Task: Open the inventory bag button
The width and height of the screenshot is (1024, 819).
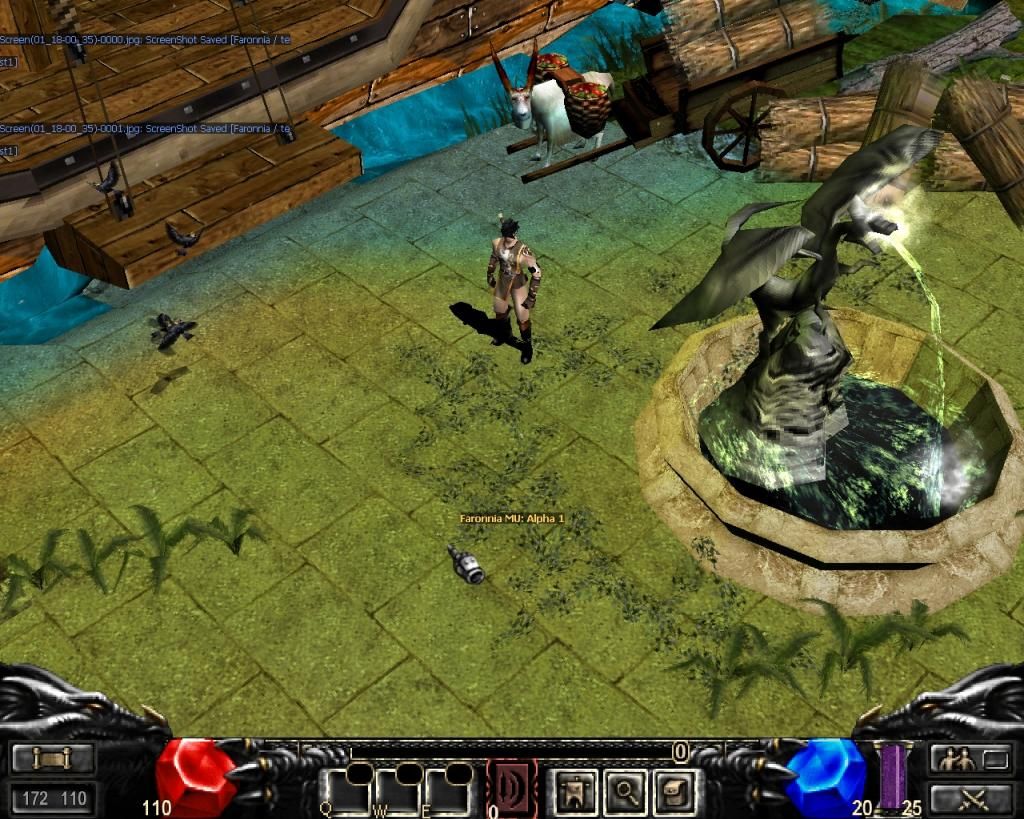Action: pos(676,792)
